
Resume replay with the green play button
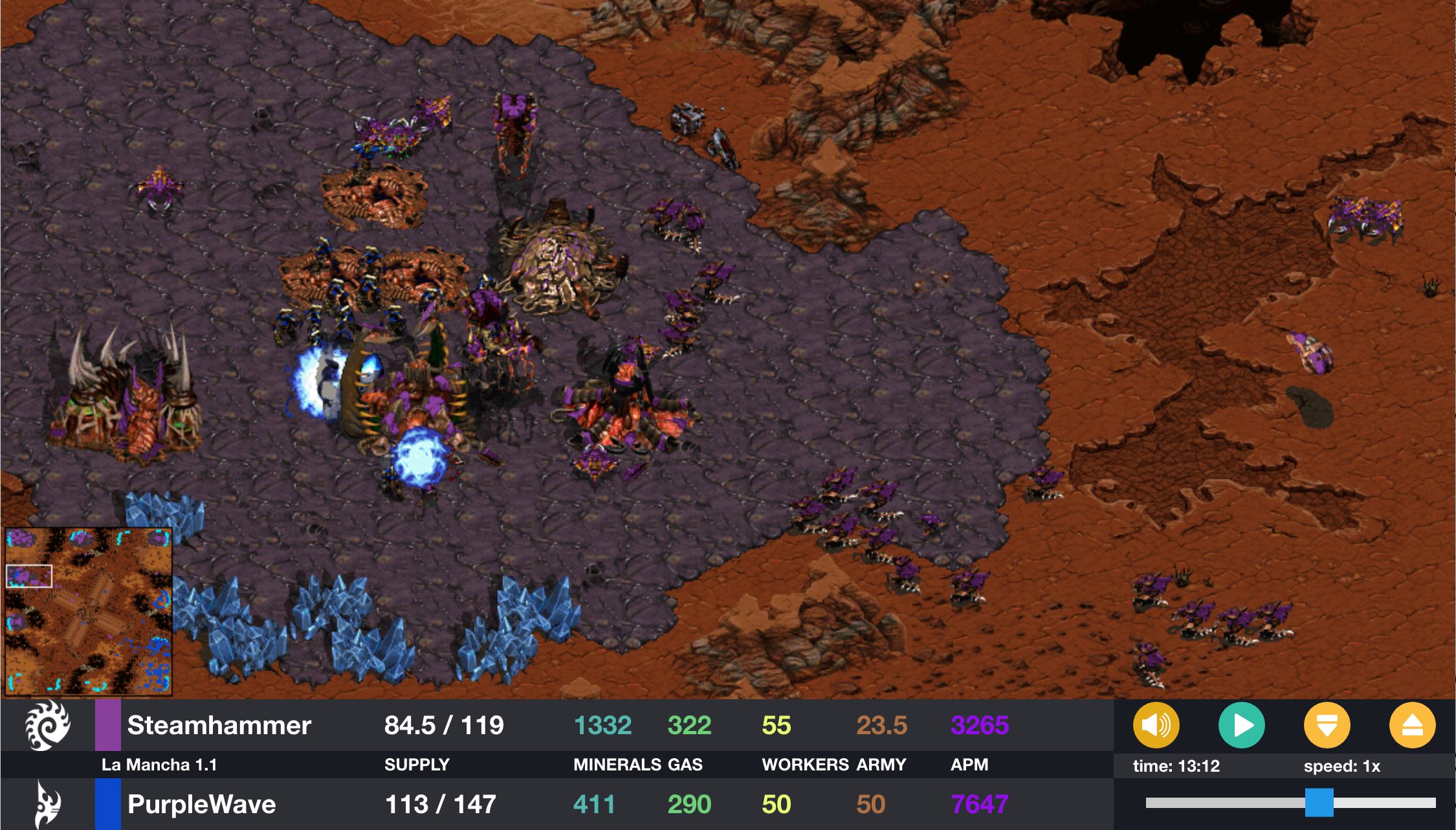click(x=1241, y=725)
